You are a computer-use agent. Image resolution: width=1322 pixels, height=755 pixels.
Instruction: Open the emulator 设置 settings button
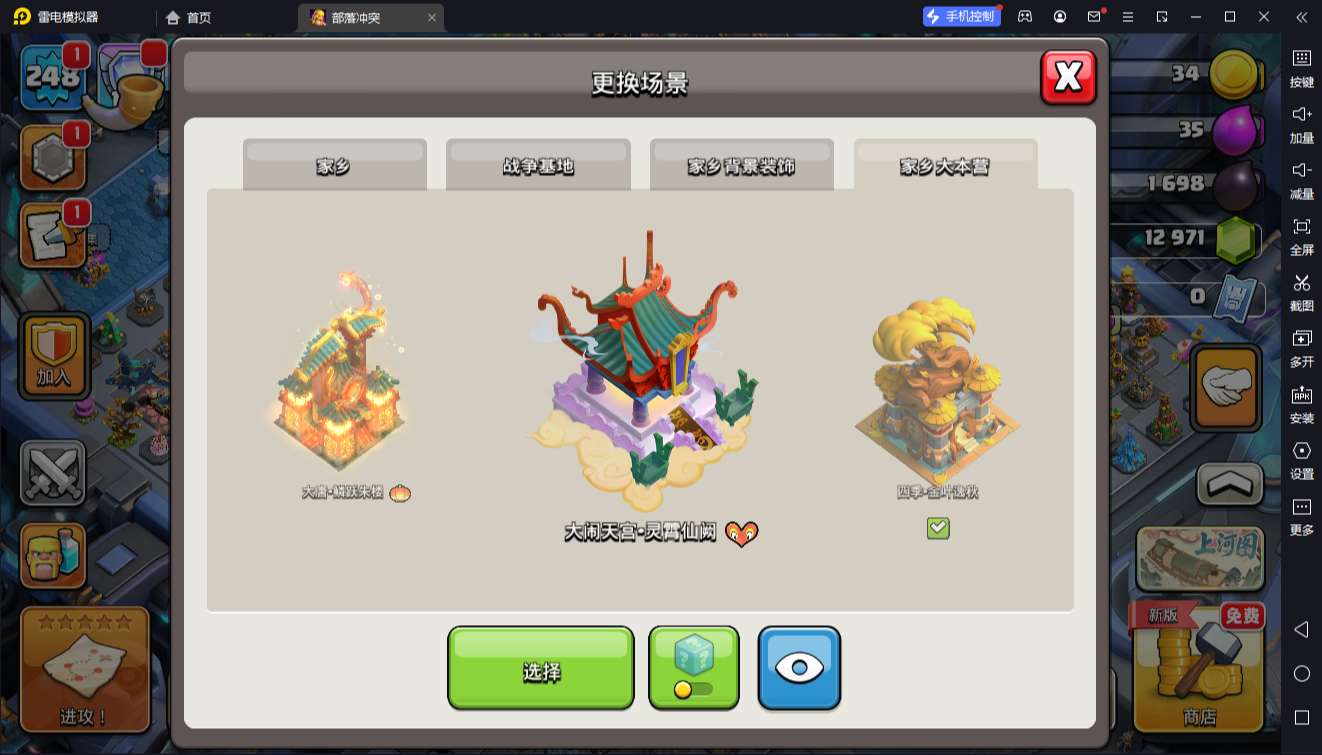point(1301,459)
